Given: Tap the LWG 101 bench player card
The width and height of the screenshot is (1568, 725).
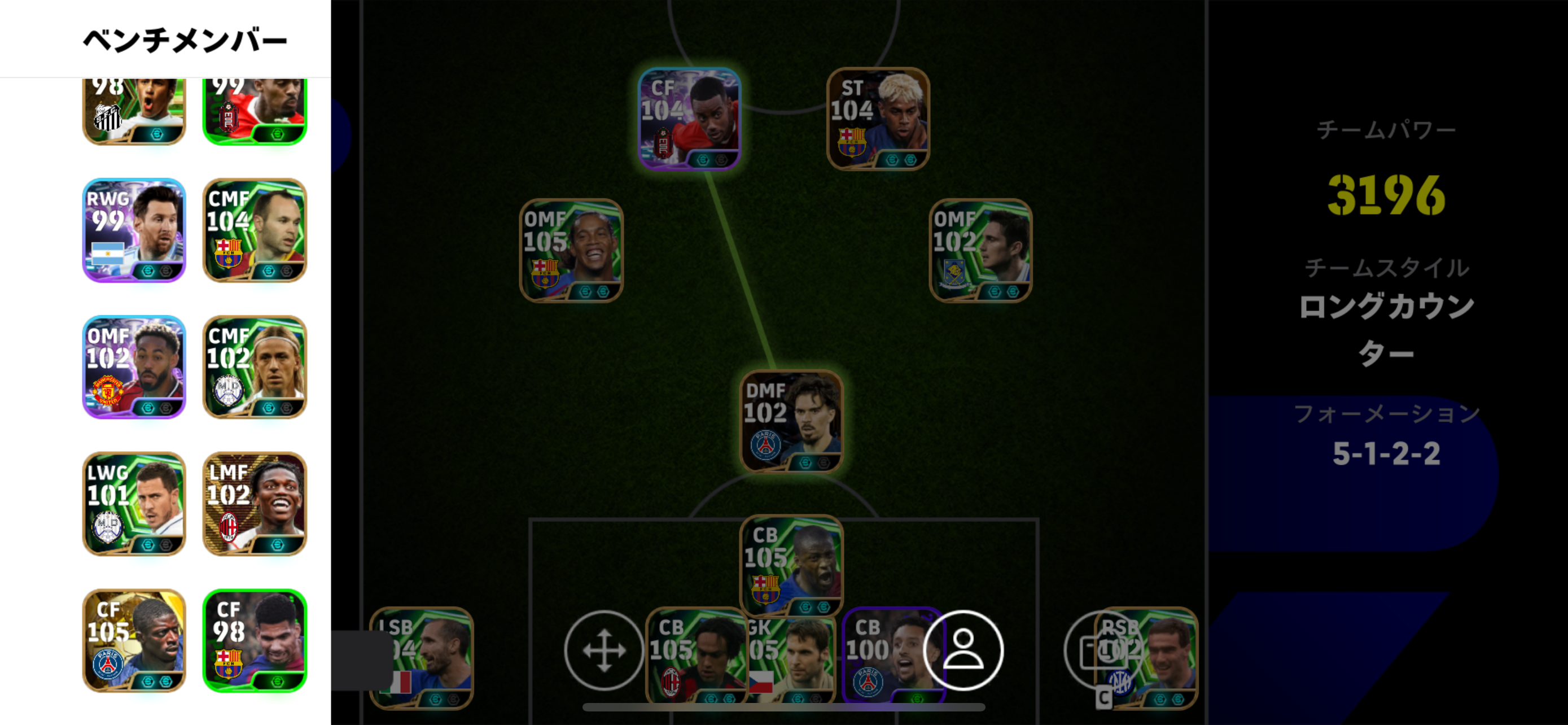Looking at the screenshot, I should click(134, 504).
